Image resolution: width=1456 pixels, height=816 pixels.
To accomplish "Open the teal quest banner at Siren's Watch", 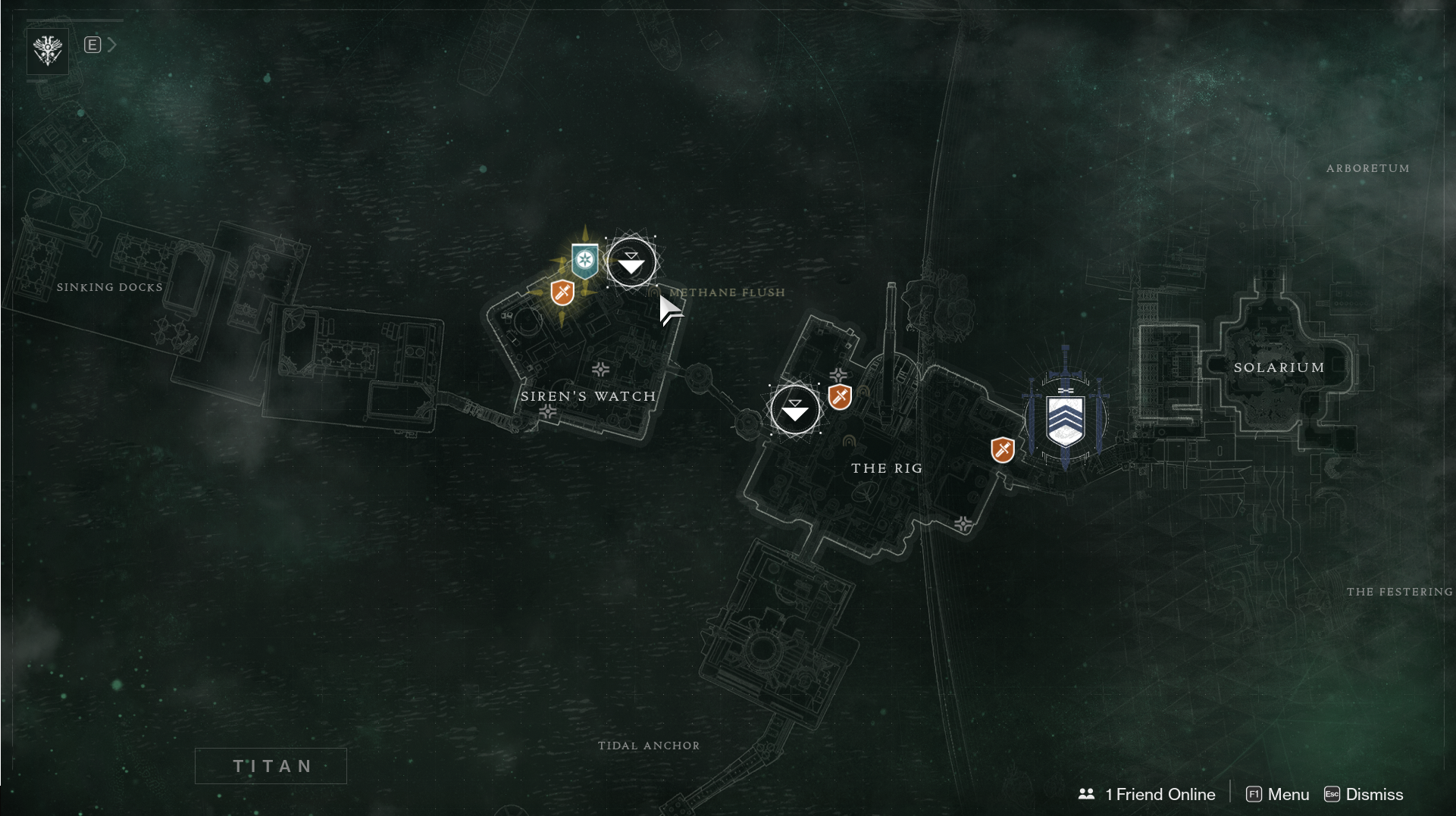I will pos(584,261).
